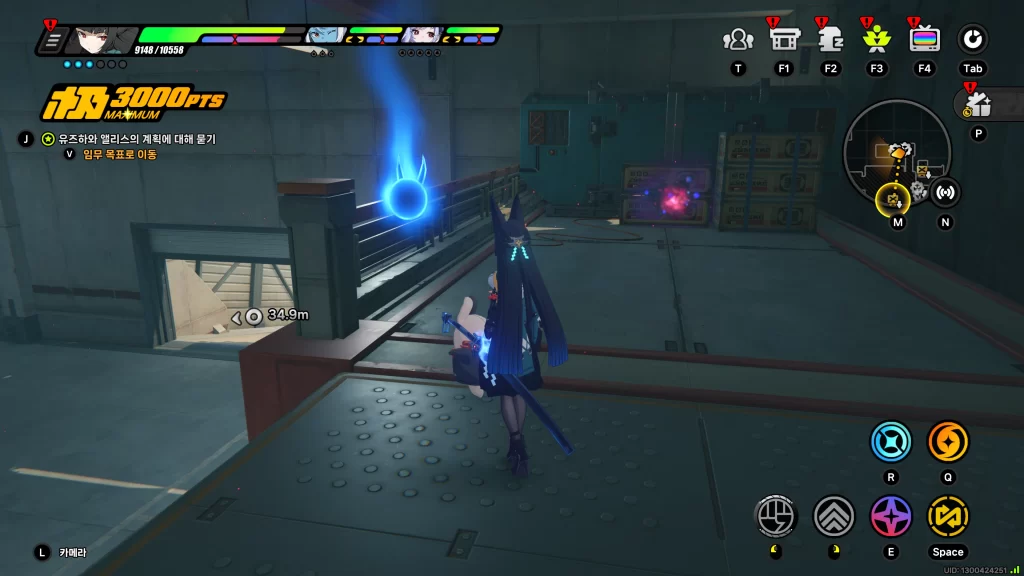Switch to the white-haired teammate portrait
This screenshot has width=1024, height=576.
pos(420,37)
